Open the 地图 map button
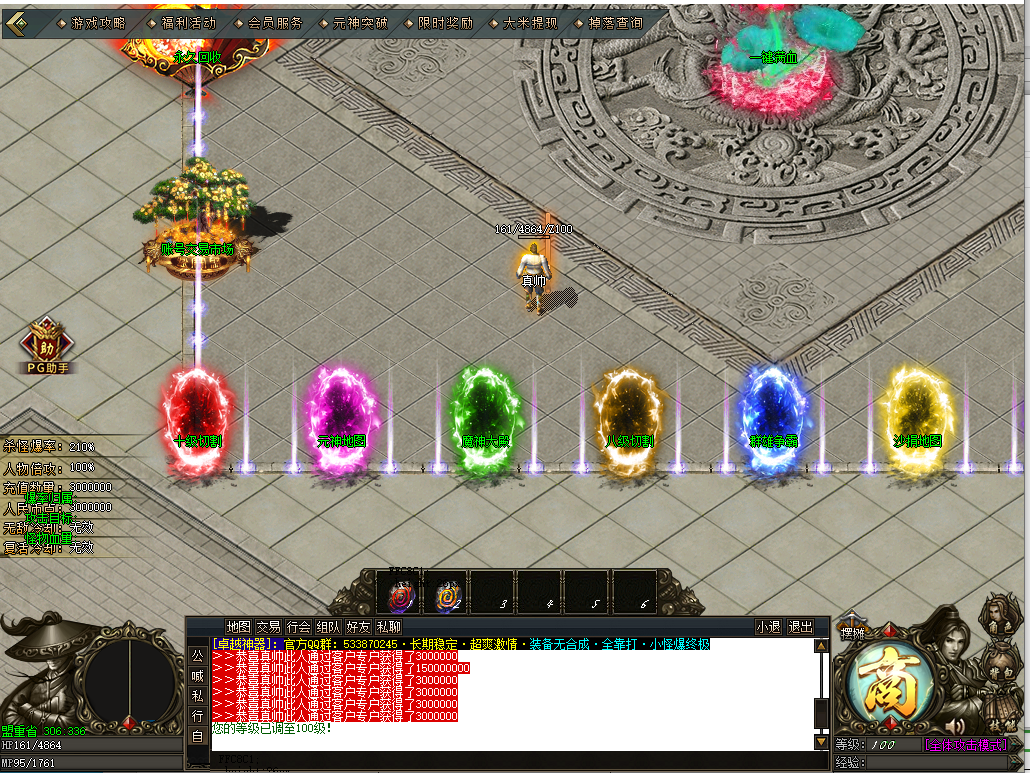 237,627
